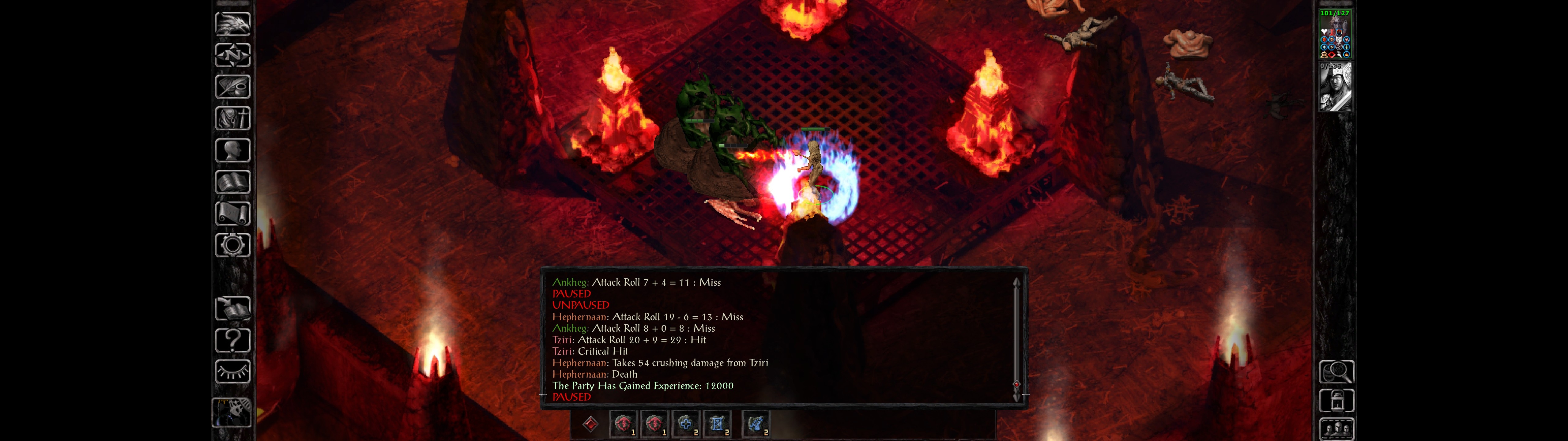Cast the blue hourglass spell icon
This screenshot has width=1568, height=441.
(x=717, y=424)
